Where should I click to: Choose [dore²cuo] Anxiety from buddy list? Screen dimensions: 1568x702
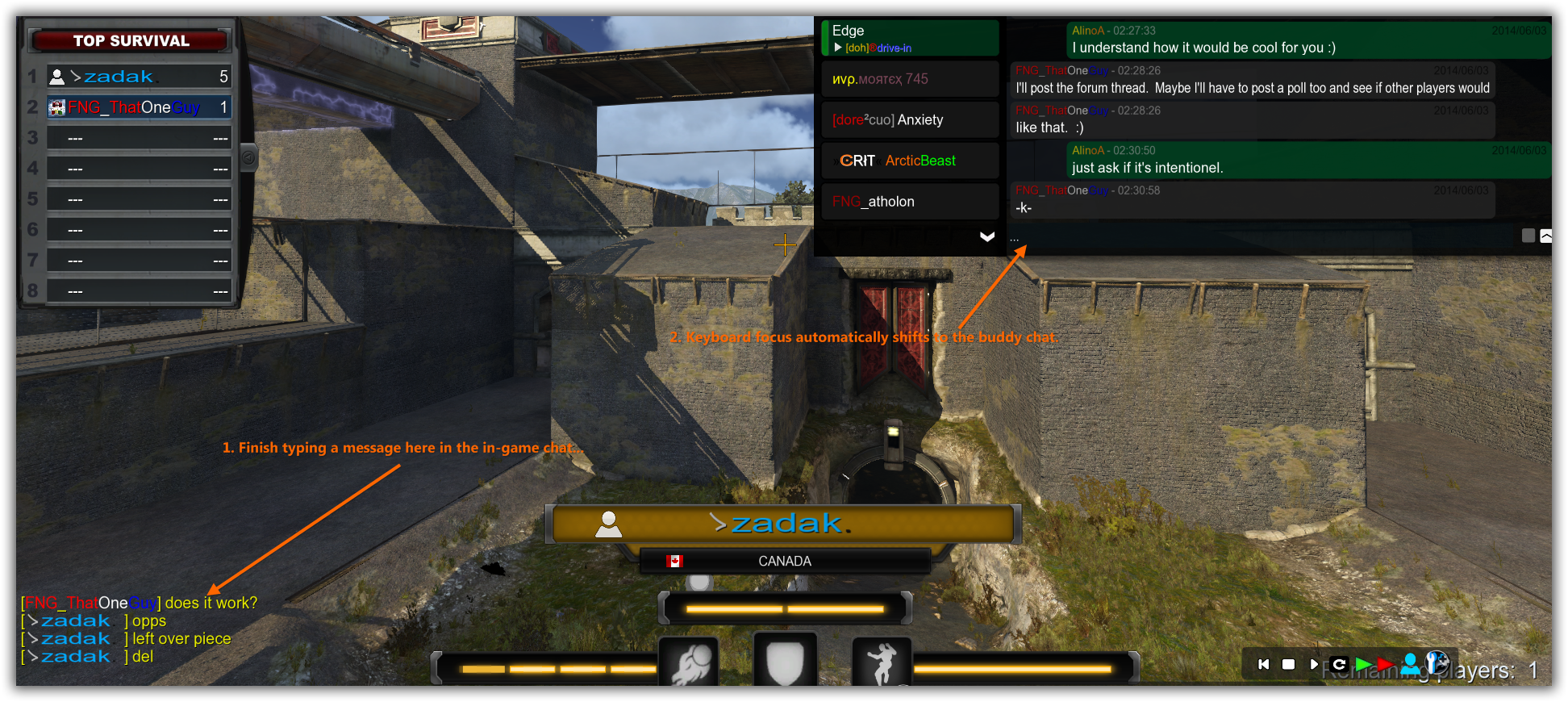910,120
